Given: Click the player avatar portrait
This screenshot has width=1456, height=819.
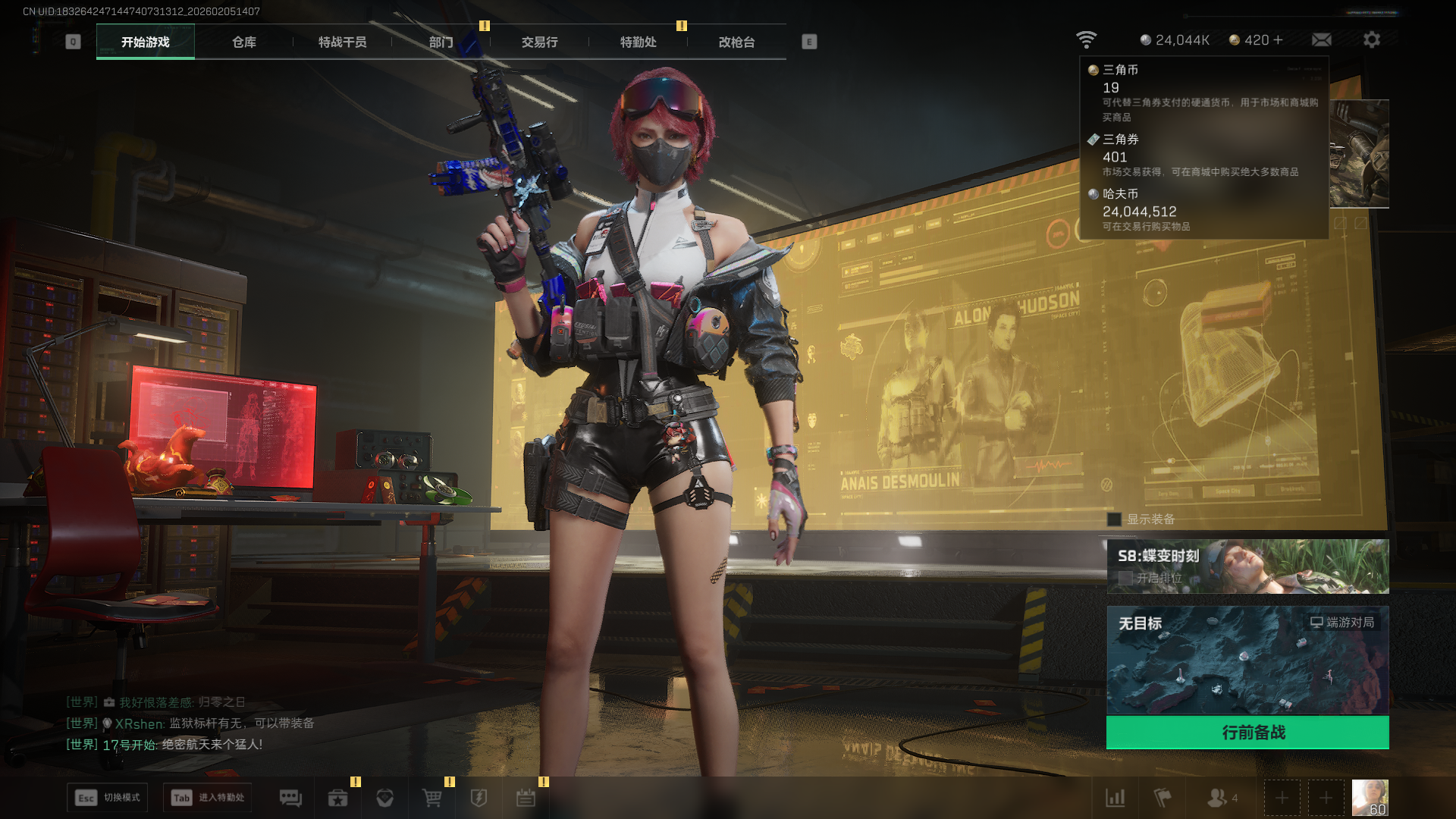Looking at the screenshot, I should pyautogui.click(x=1370, y=798).
